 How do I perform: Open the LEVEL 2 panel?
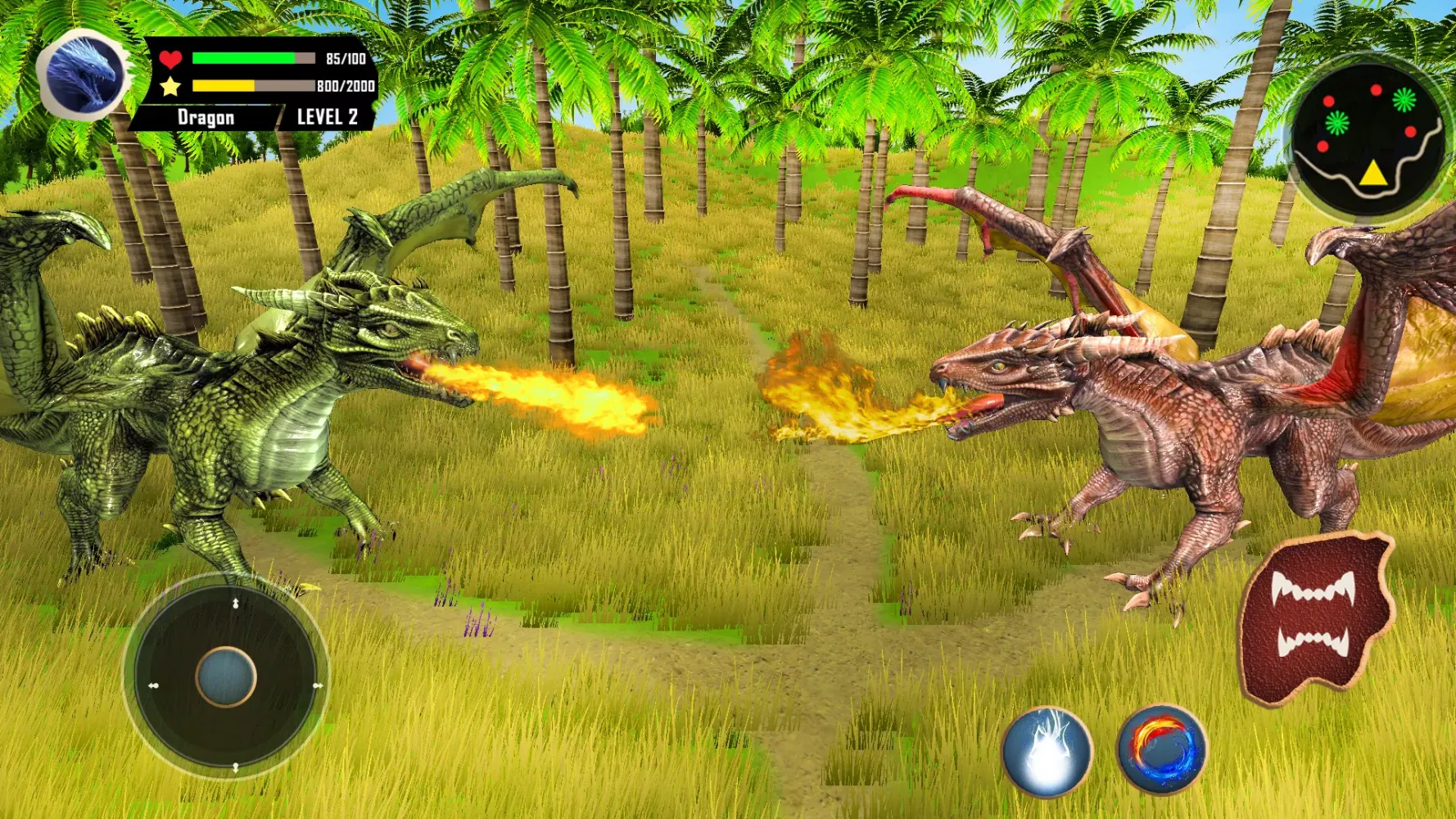pyautogui.click(x=326, y=117)
